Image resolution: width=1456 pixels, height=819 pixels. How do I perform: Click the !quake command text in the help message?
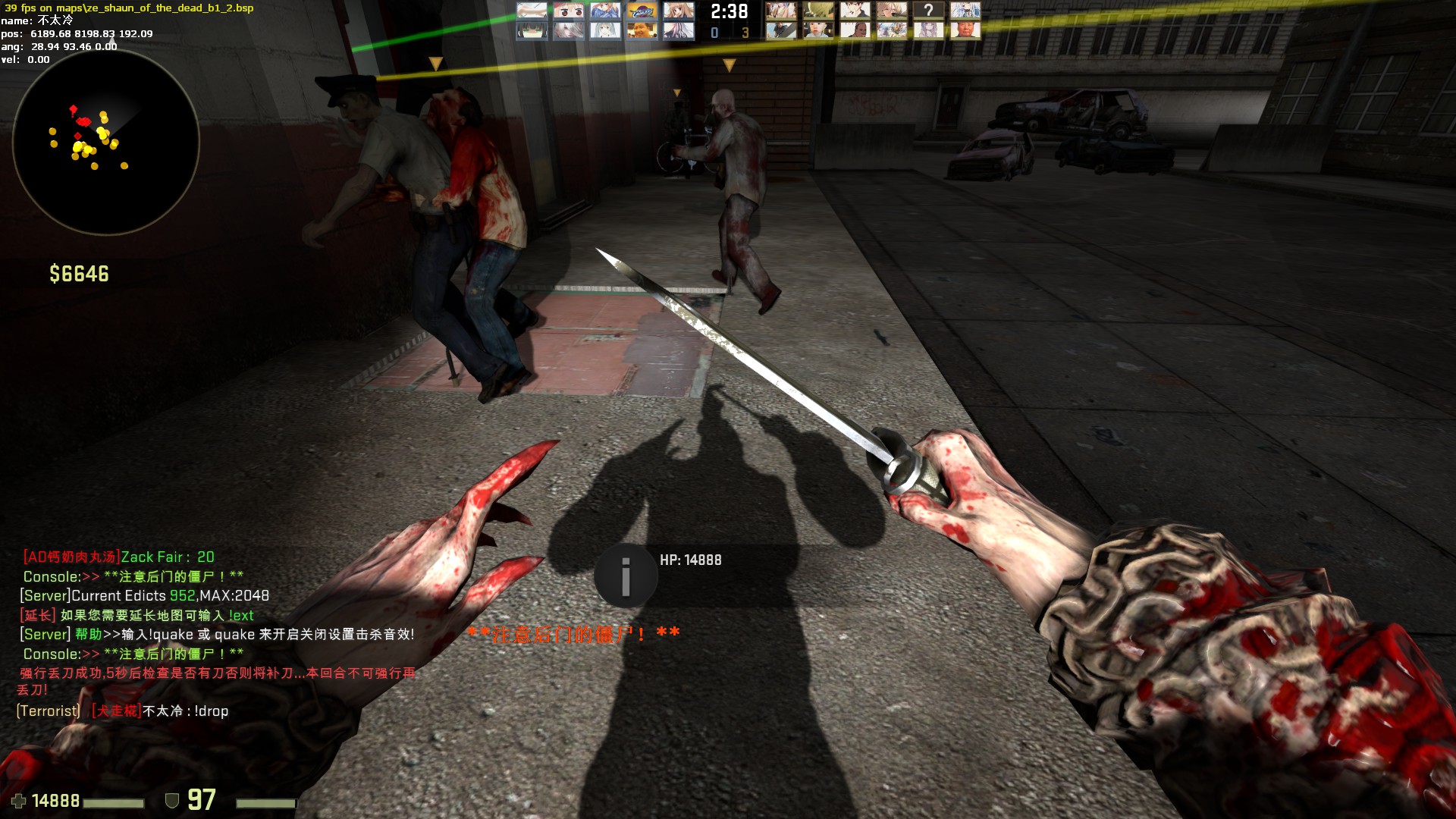(172, 635)
